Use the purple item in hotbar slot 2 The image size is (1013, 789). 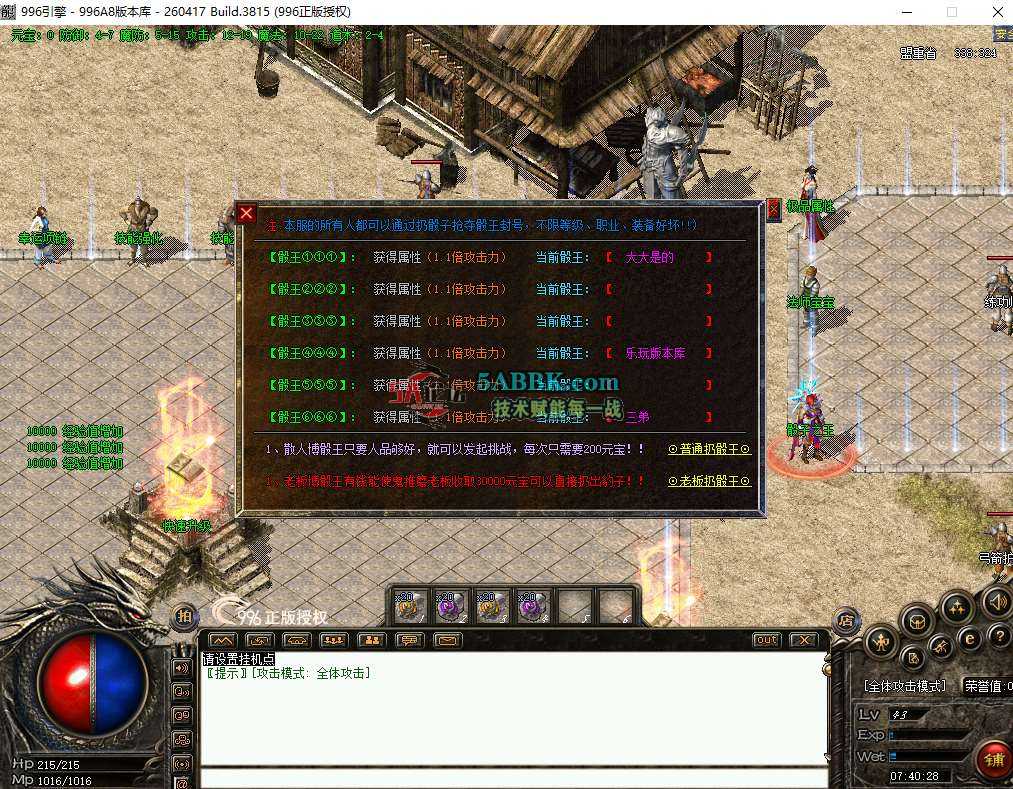452,606
